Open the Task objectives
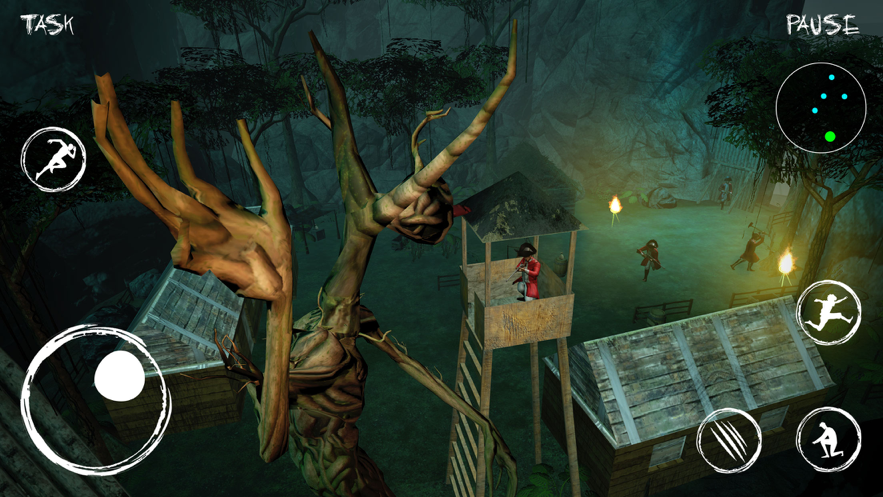 pos(47,24)
